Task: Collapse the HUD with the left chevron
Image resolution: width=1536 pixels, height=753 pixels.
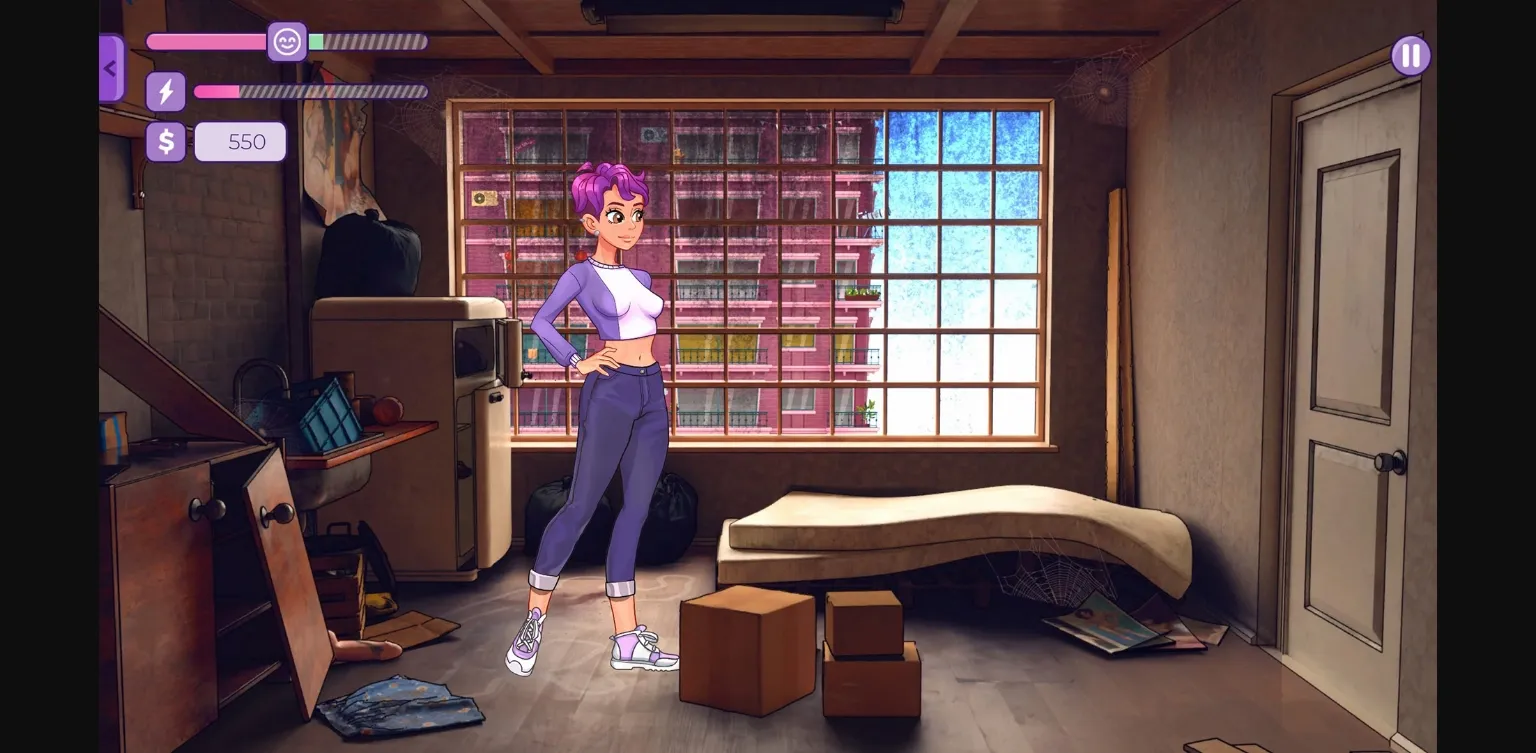Action: click(x=110, y=67)
